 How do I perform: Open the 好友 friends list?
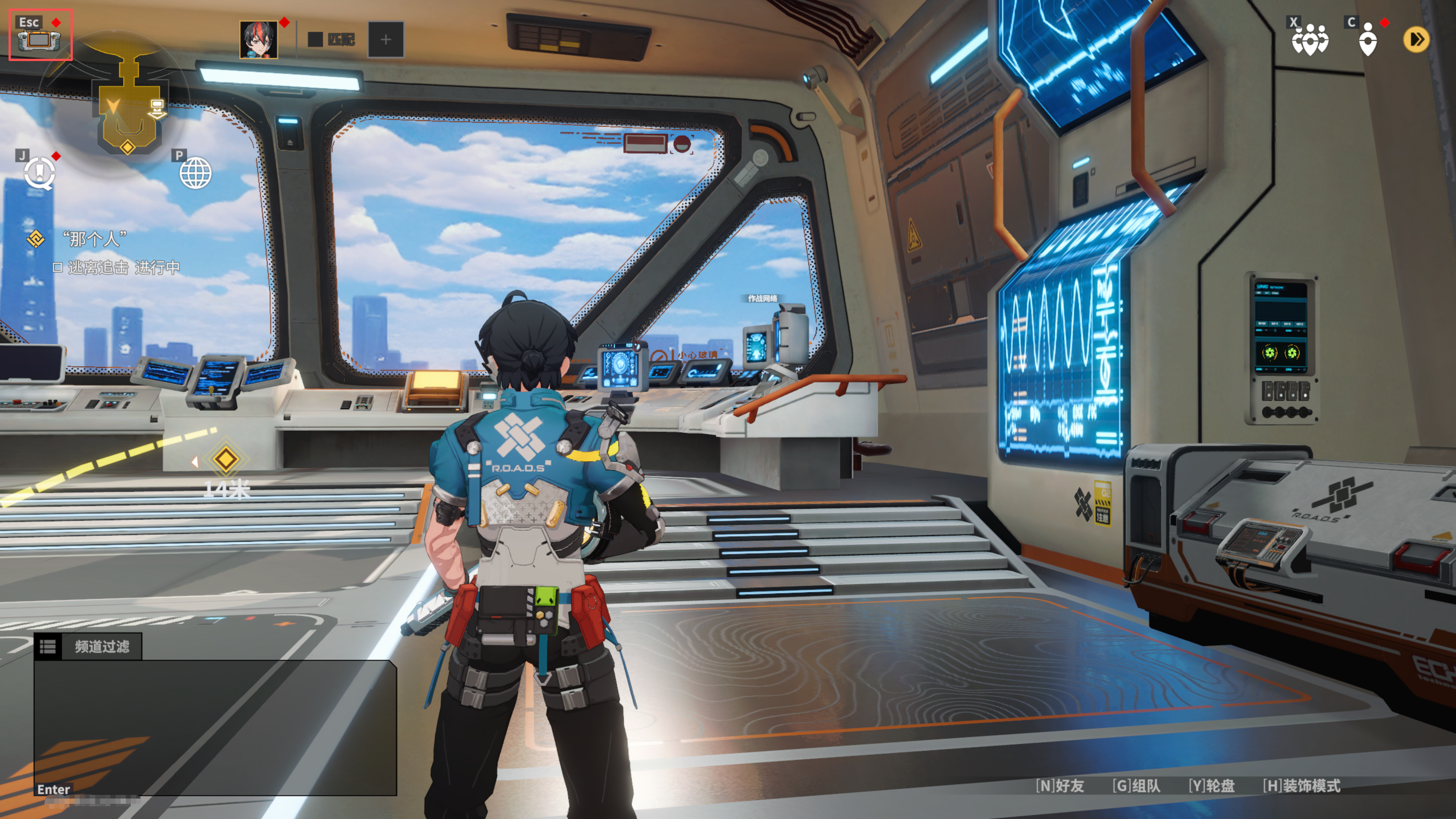1060,786
